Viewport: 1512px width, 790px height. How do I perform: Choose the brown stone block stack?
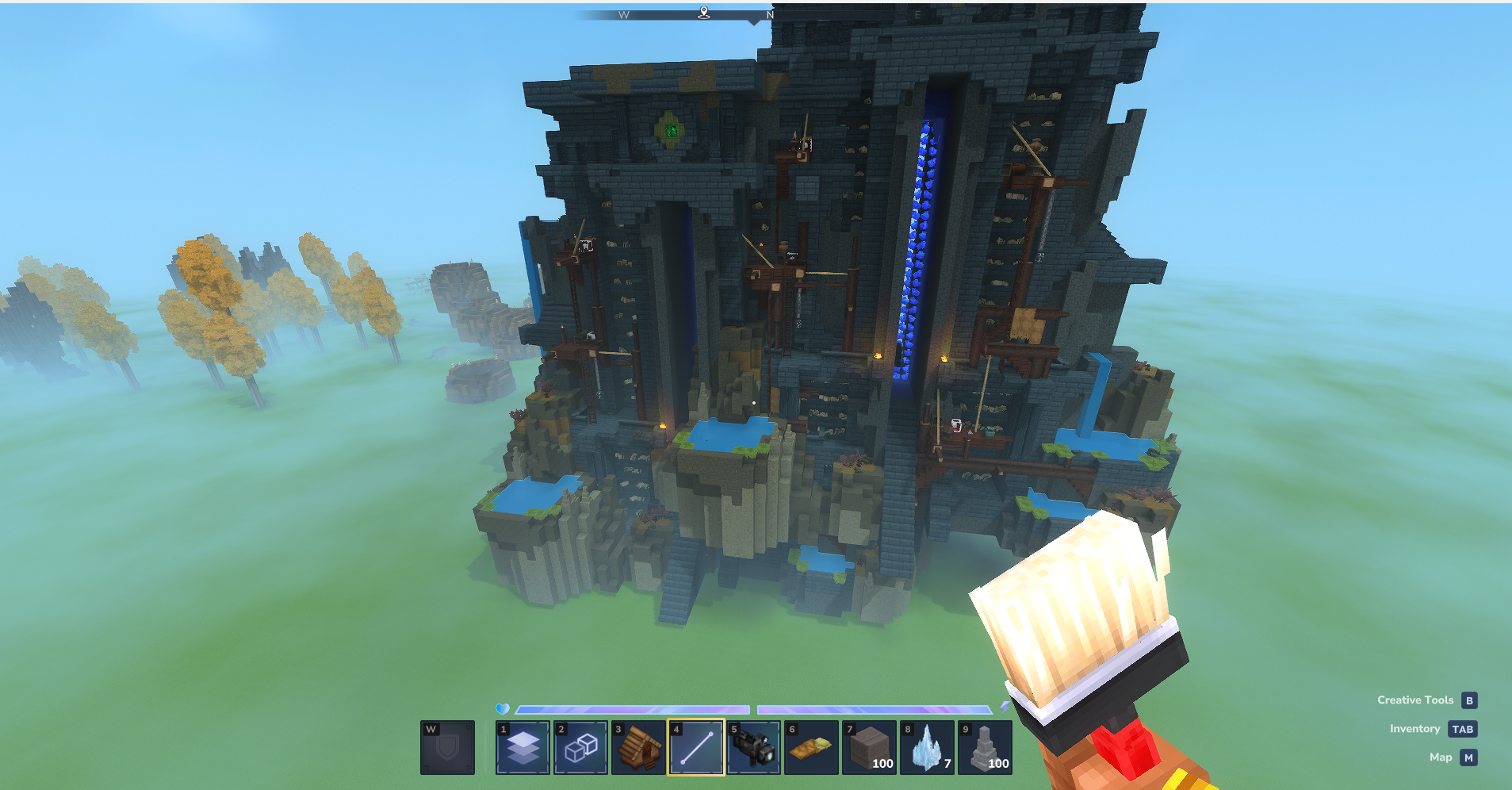[x=869, y=747]
